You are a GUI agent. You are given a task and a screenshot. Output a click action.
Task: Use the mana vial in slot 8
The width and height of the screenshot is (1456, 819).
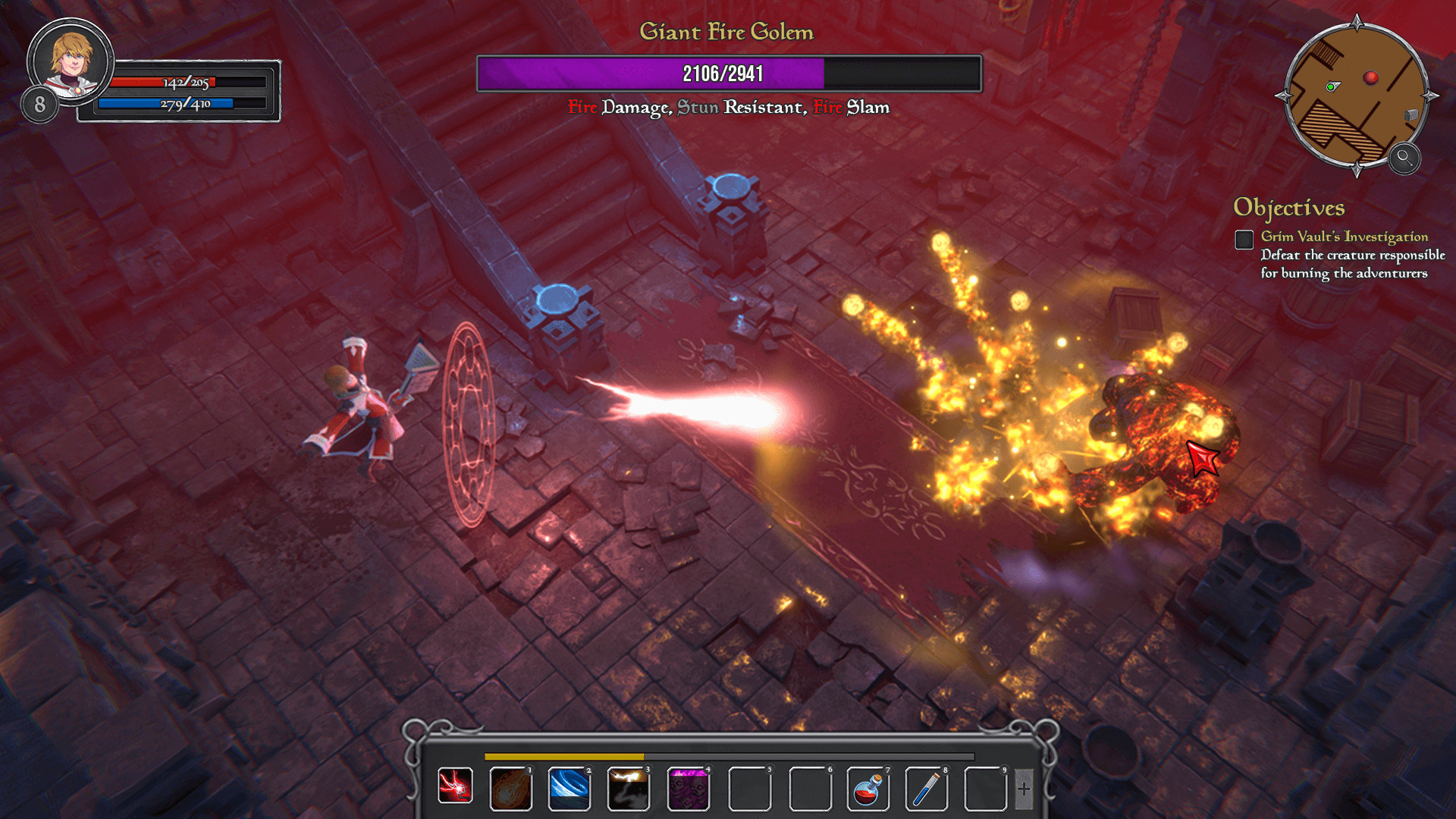927,786
